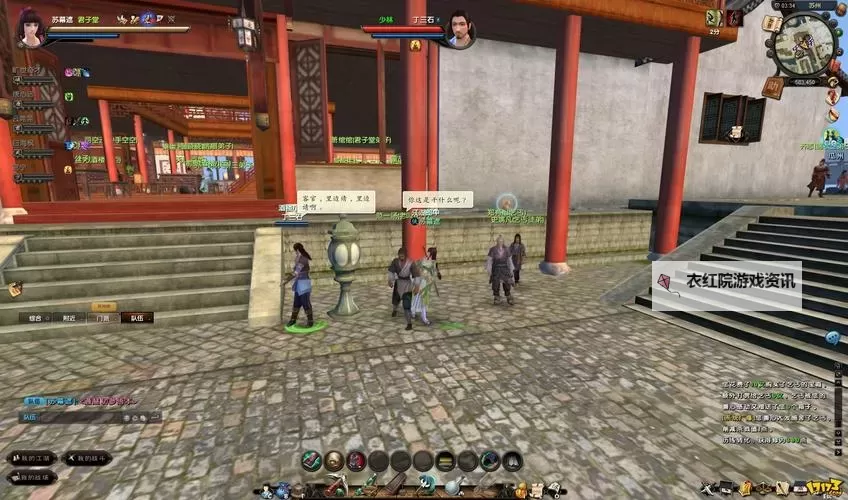Switch to the 附近 chat tab
This screenshot has height=500, width=848.
click(68, 318)
